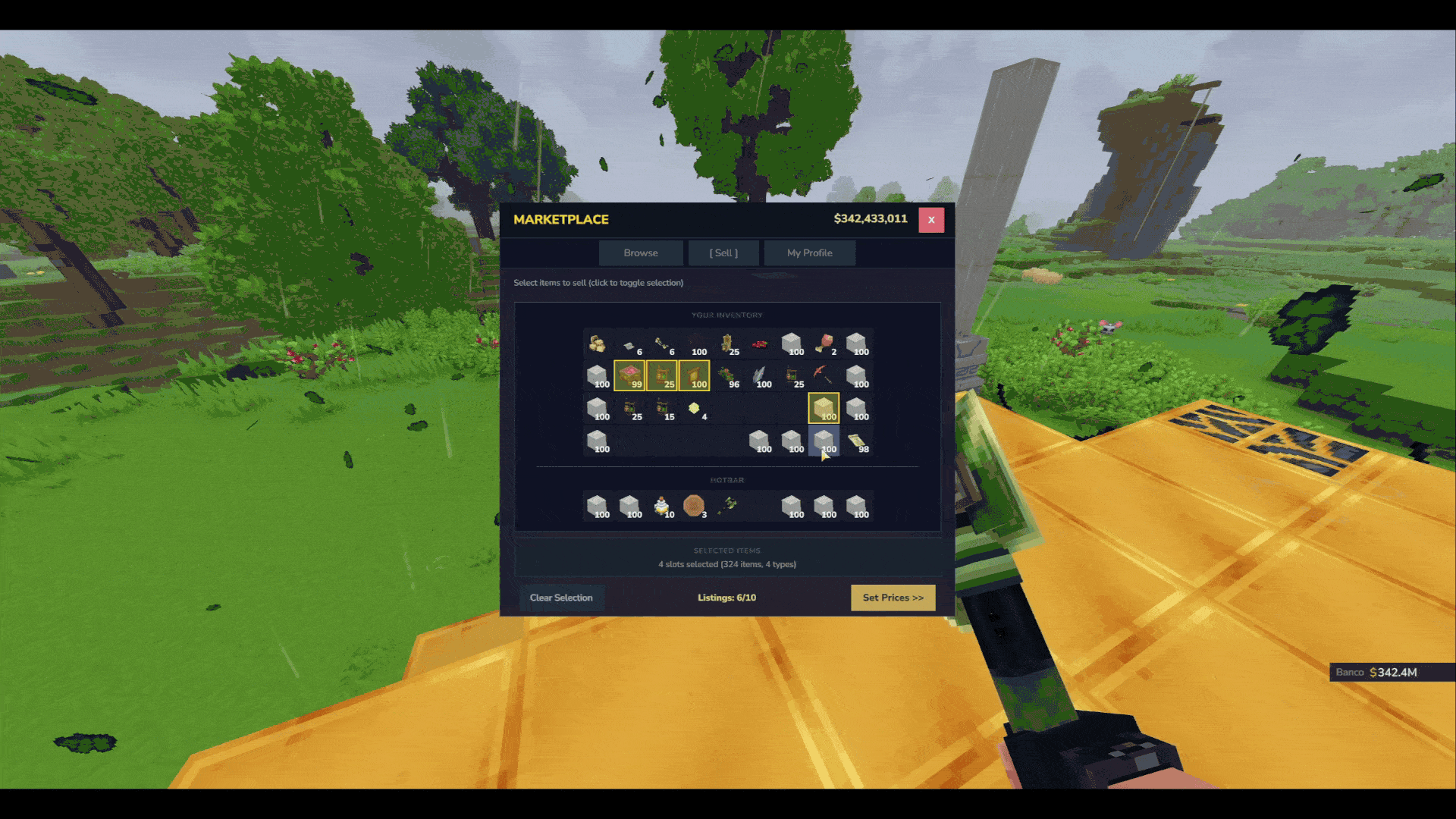This screenshot has width=1456, height=819.
Task: Toggle selection on the wooden sign showing 100
Action: click(694, 375)
